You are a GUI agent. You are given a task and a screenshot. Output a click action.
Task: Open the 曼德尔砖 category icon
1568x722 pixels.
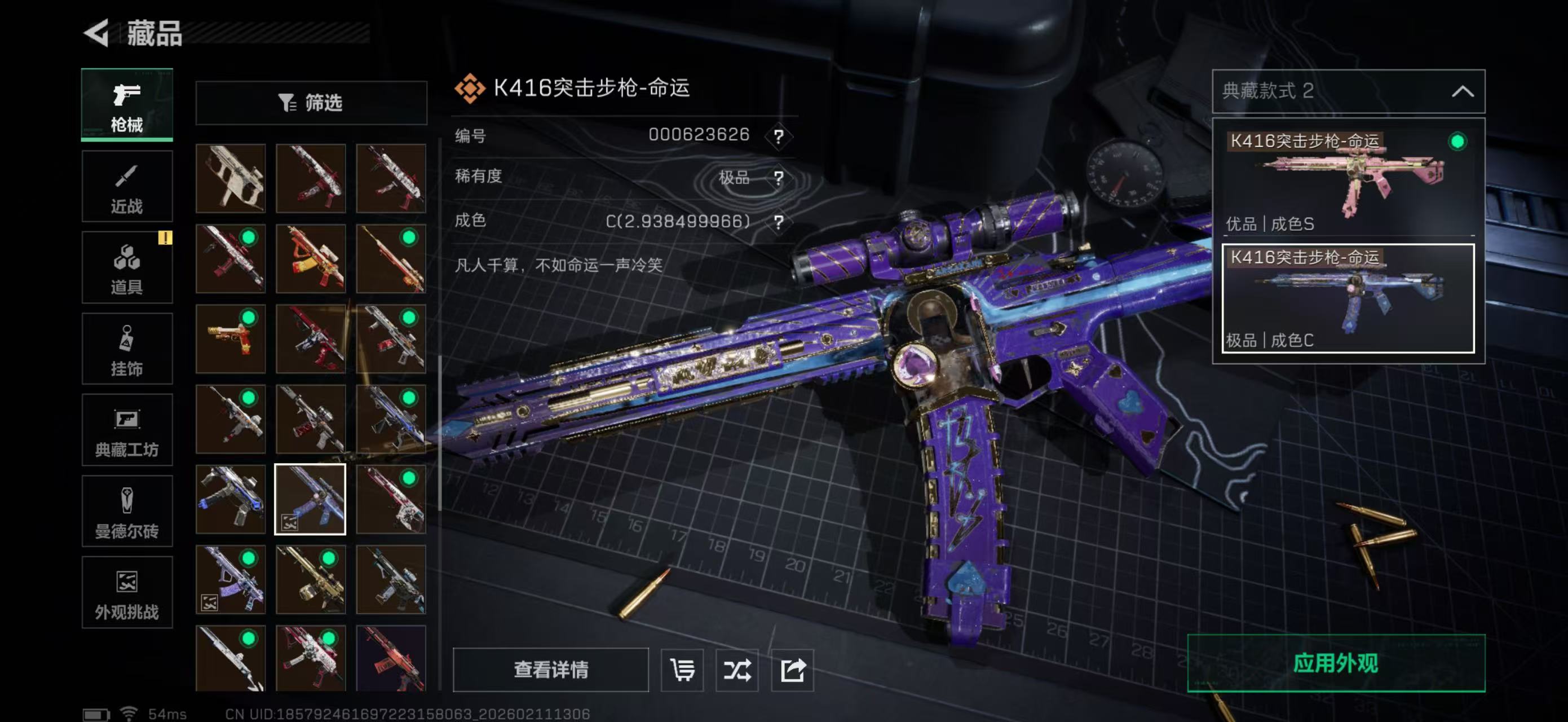pos(127,512)
